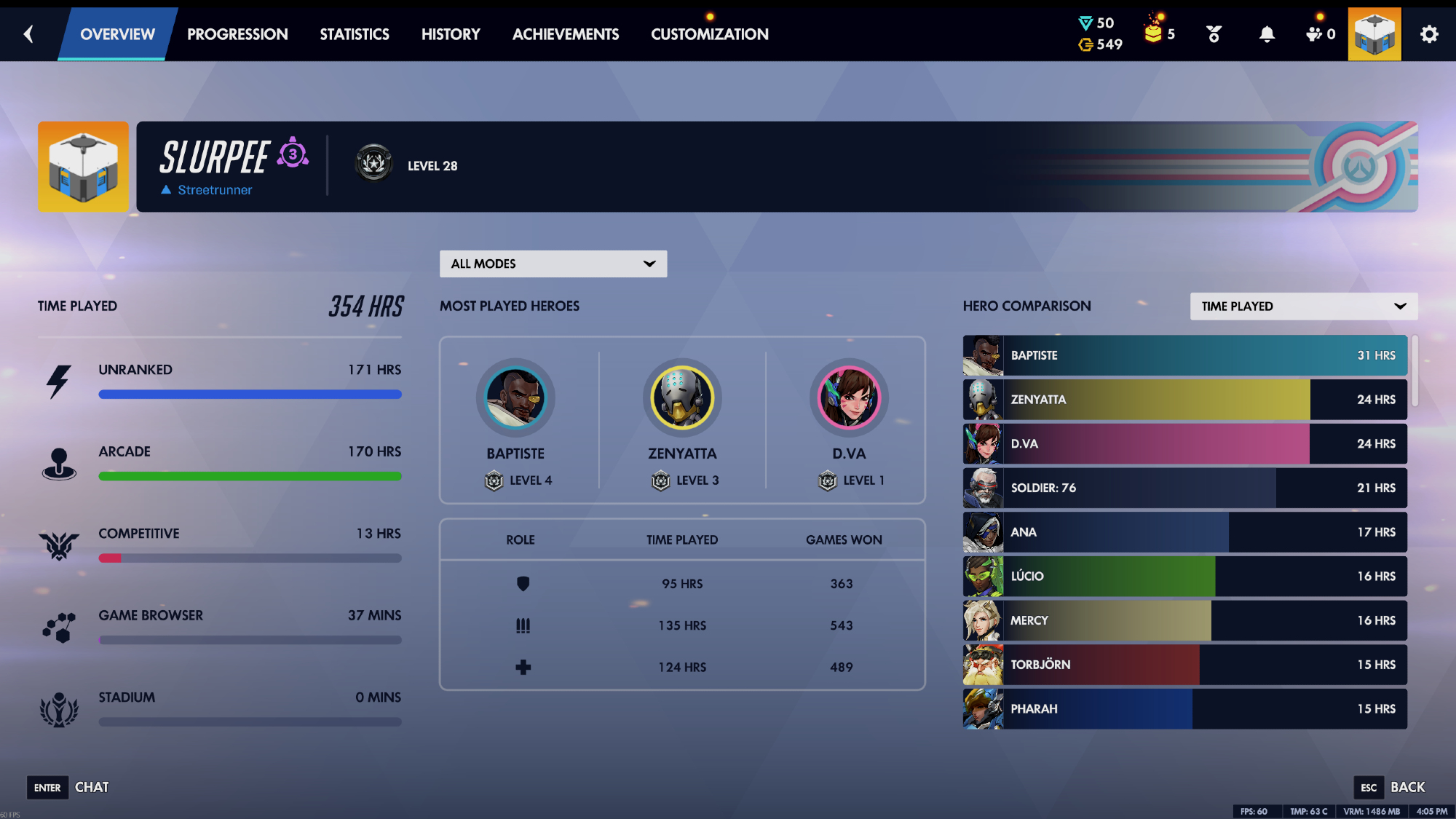Screen dimensions: 1456x819
Task: Open the notifications bell
Action: click(x=1267, y=34)
